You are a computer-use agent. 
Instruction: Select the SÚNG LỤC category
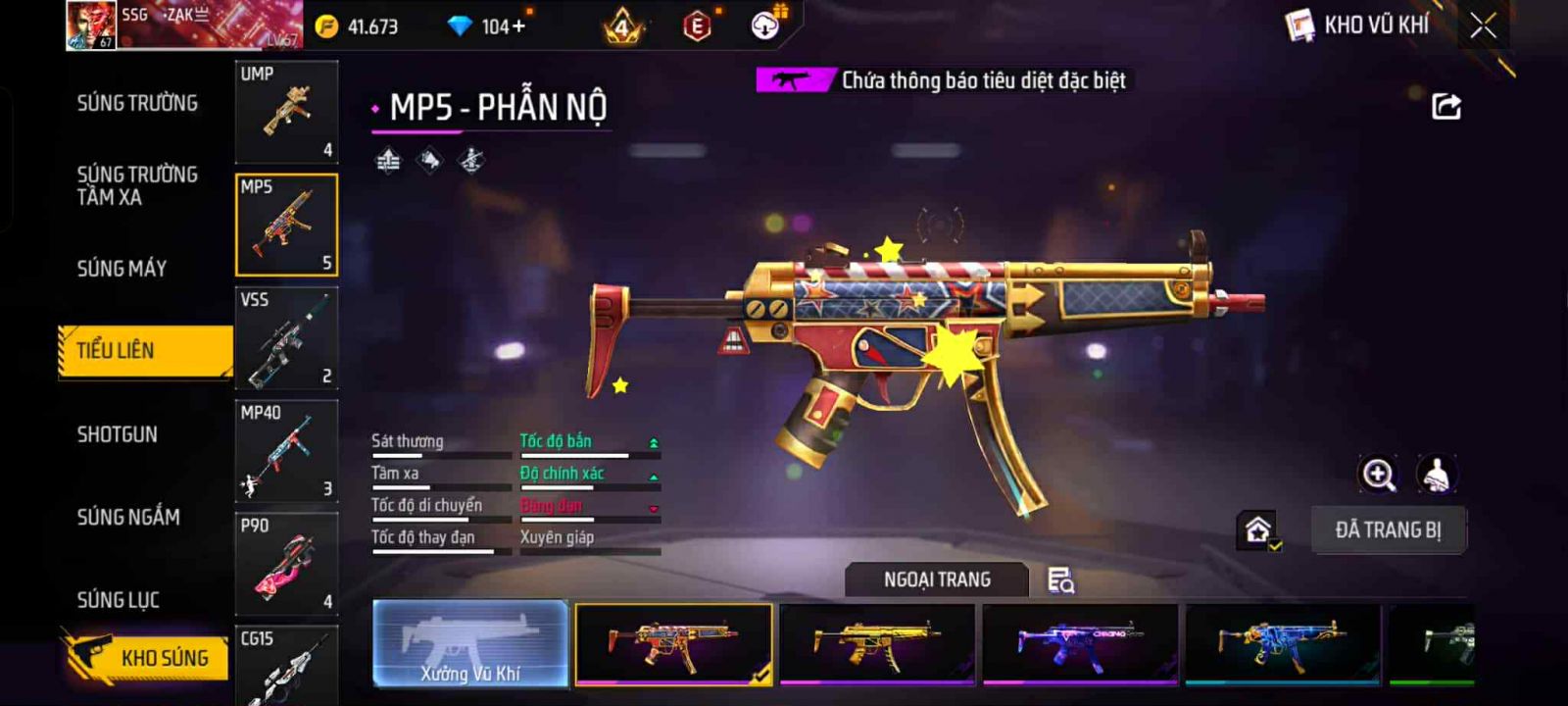pyautogui.click(x=118, y=599)
